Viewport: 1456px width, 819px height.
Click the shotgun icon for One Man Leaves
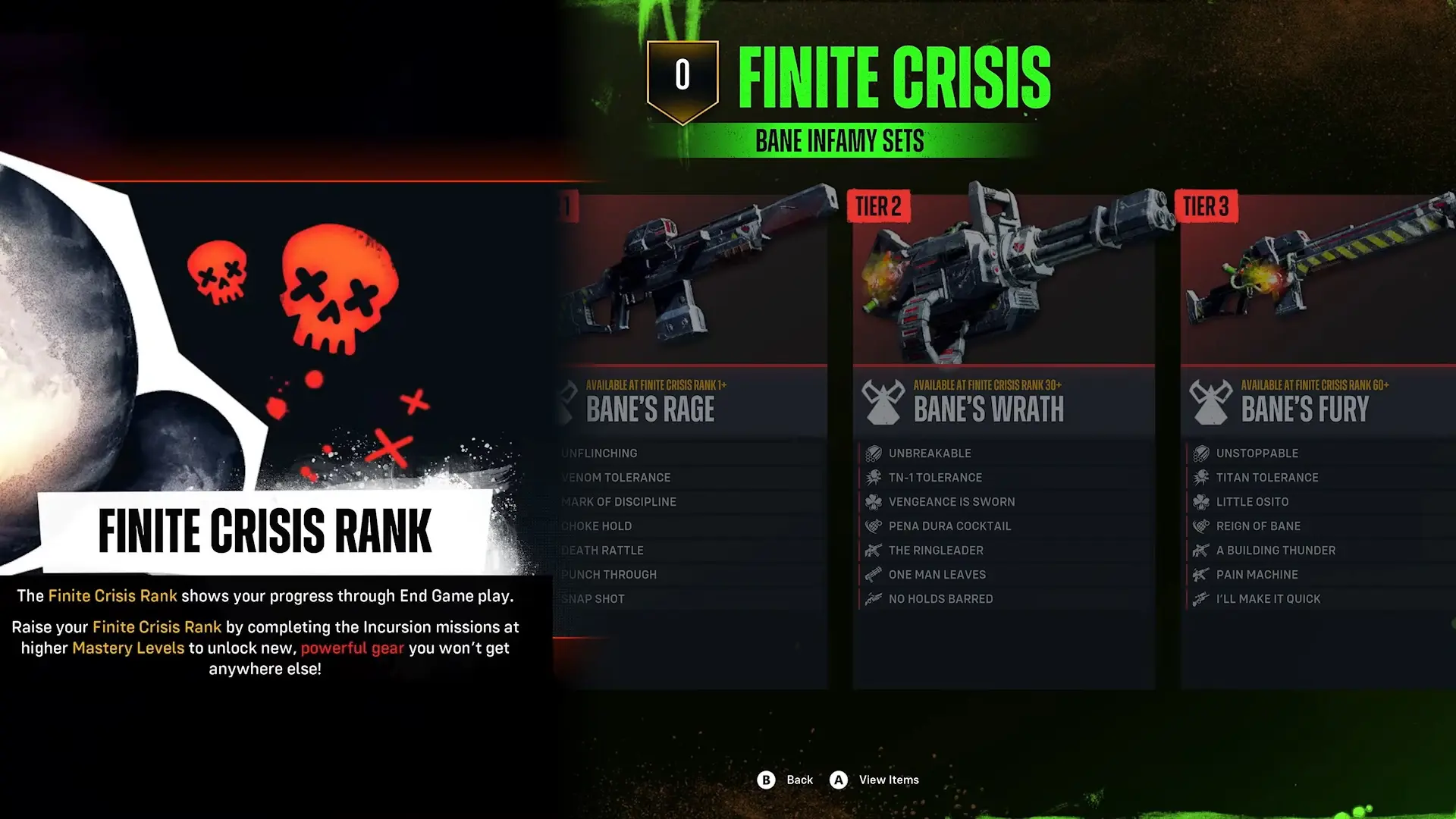pos(872,574)
